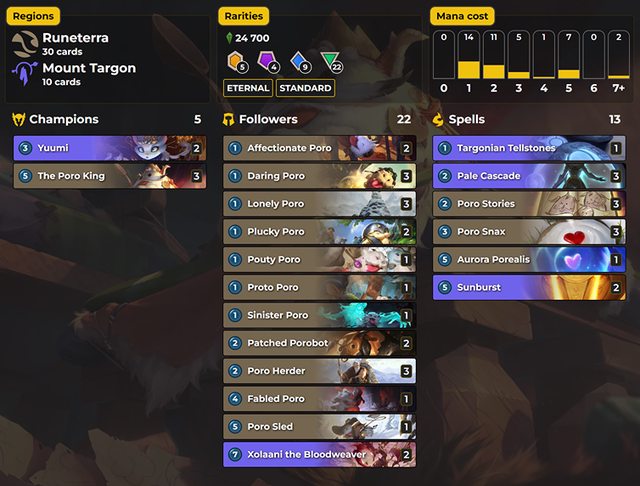The image size is (640, 486).
Task: Click the Lonely Poro card
Action: [x=319, y=204]
